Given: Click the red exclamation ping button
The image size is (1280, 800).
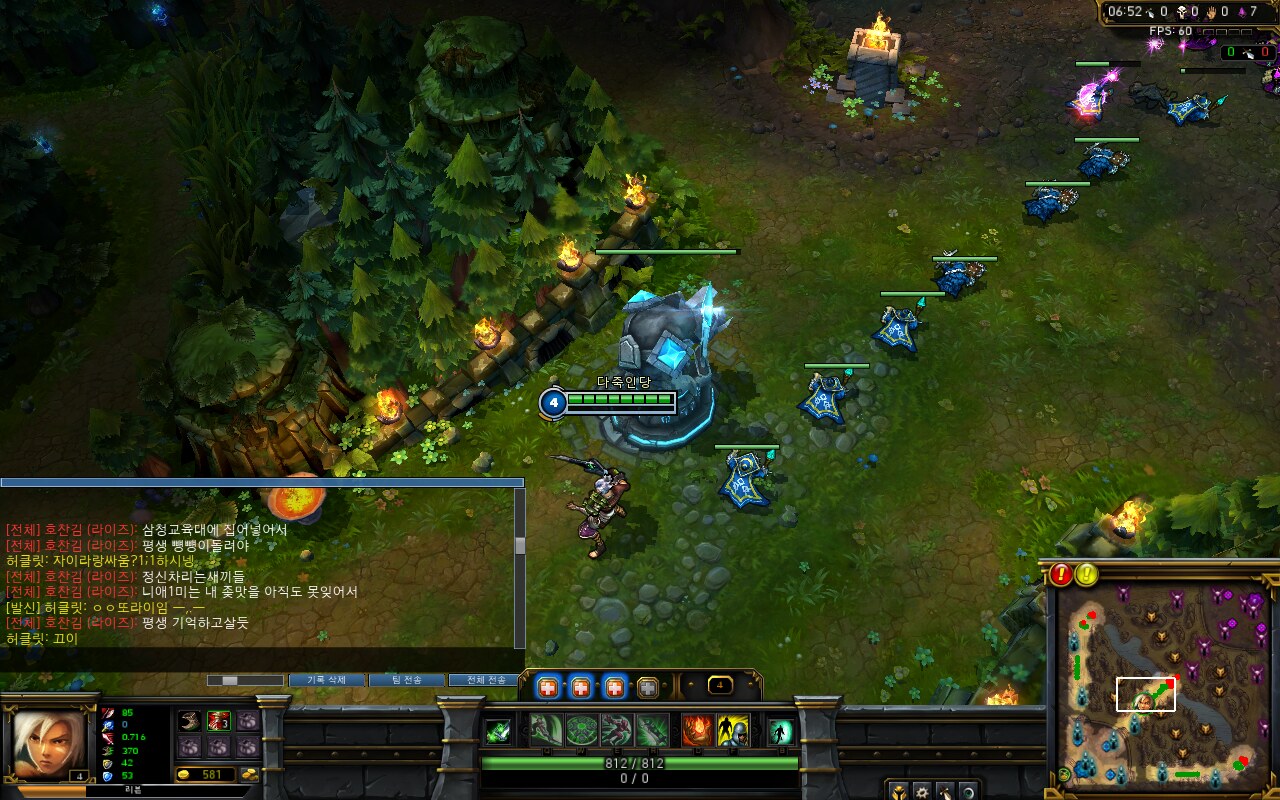Looking at the screenshot, I should (1061, 574).
